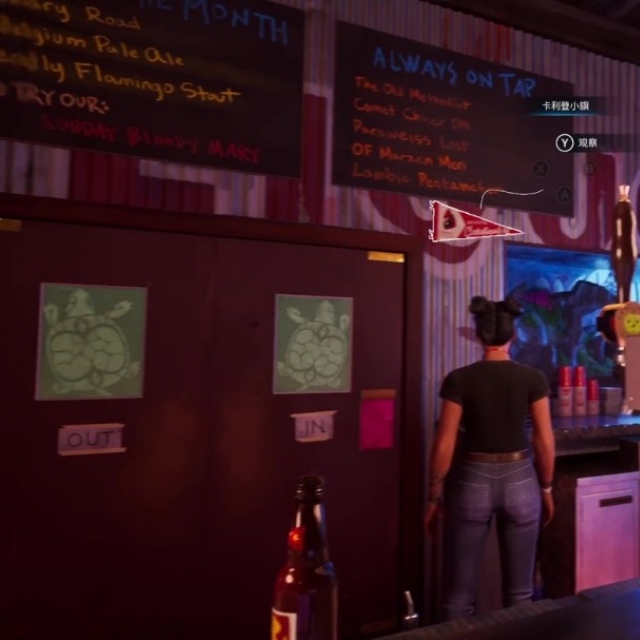Screen dimensions: 640x640
Task: Select the highlighted Caledon pennant
Action: coord(468,222)
